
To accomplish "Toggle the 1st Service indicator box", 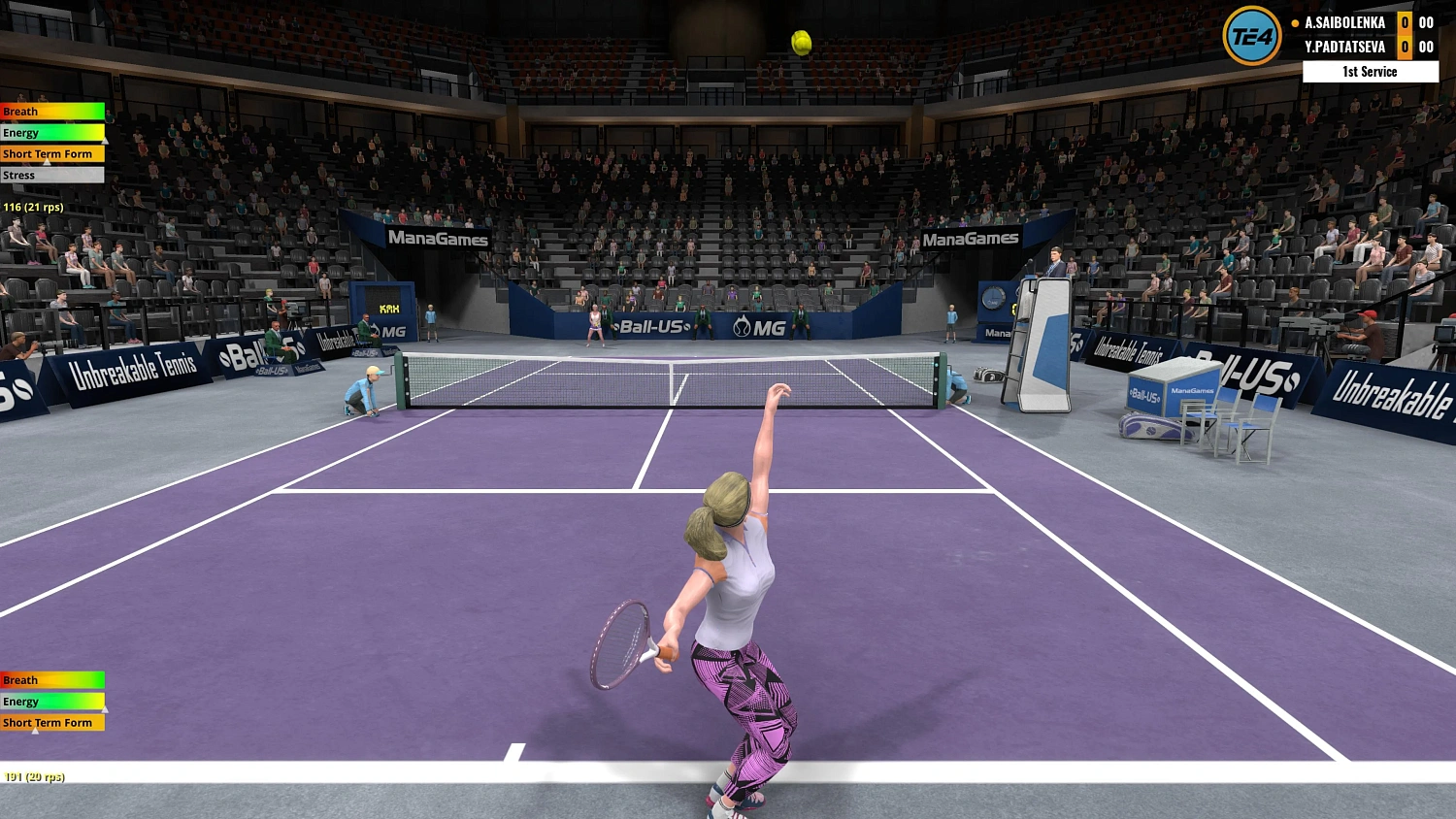I will pos(1370,71).
